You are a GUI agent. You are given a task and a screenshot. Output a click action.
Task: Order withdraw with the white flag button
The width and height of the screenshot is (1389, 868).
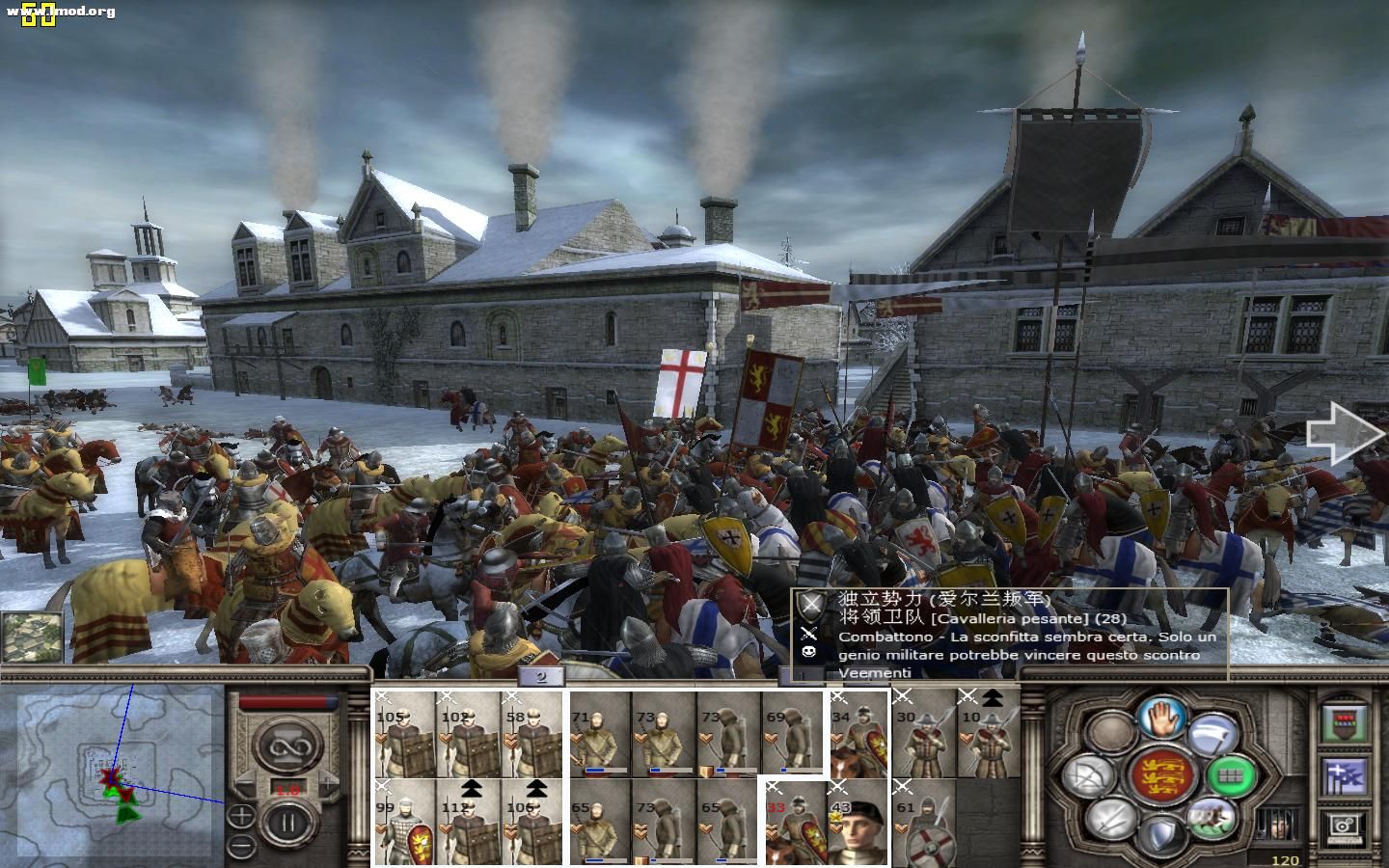point(1212,735)
